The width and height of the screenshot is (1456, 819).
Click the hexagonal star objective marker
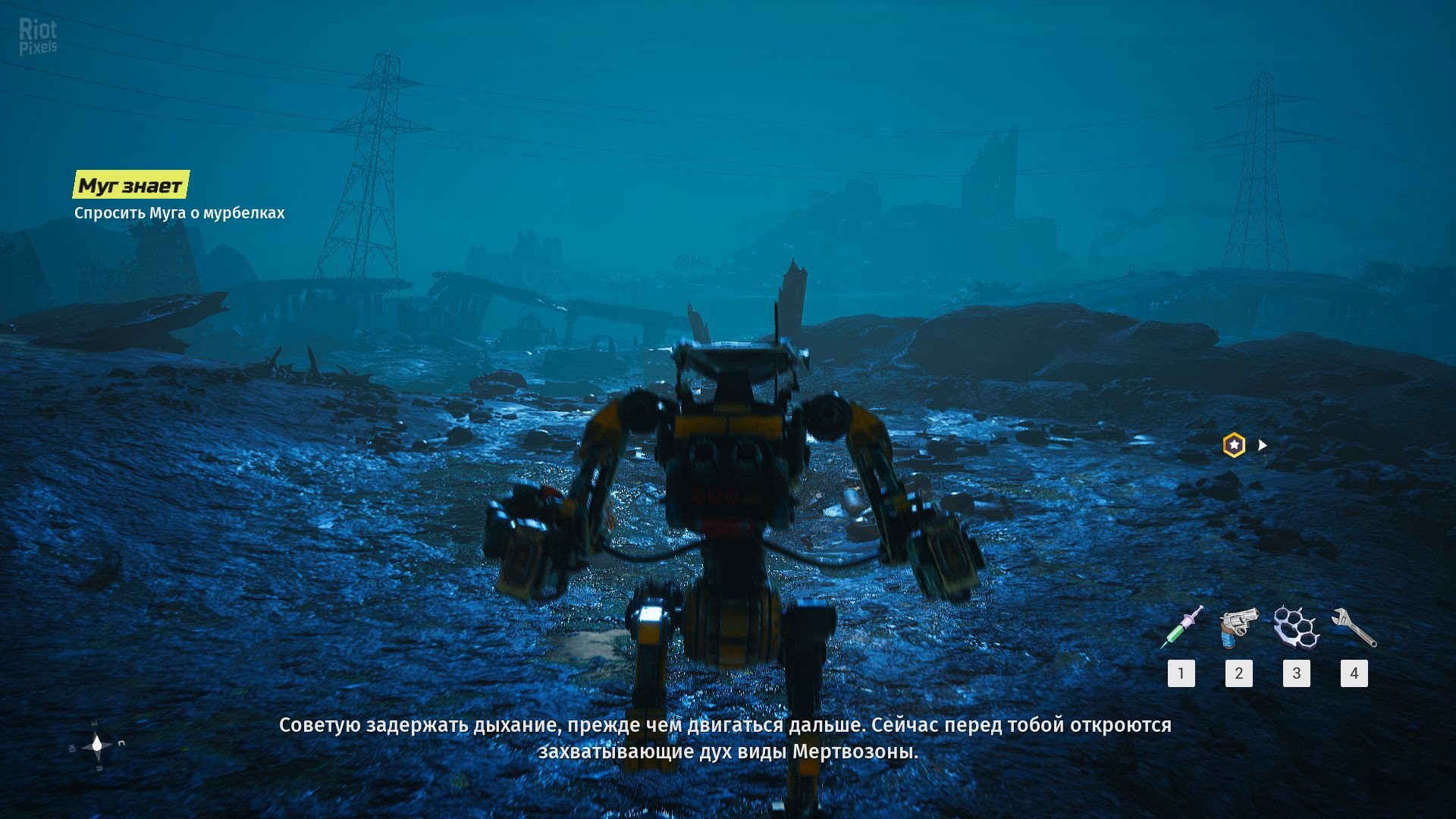[x=1234, y=445]
